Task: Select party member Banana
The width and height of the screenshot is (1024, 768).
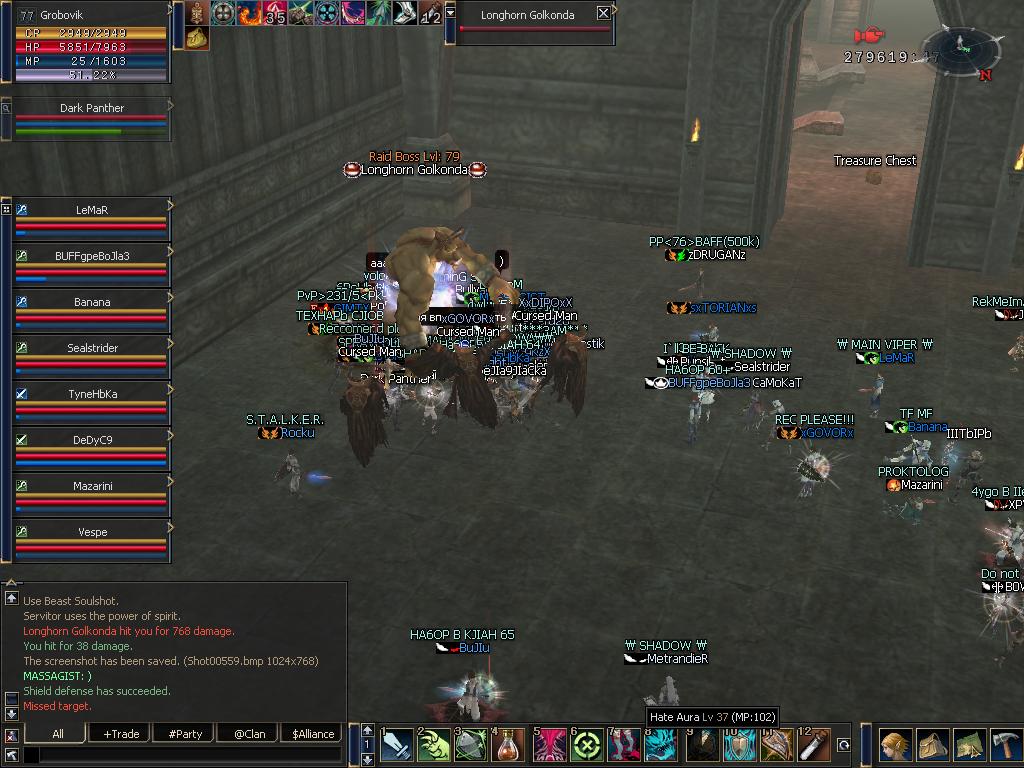Action: coord(91,302)
